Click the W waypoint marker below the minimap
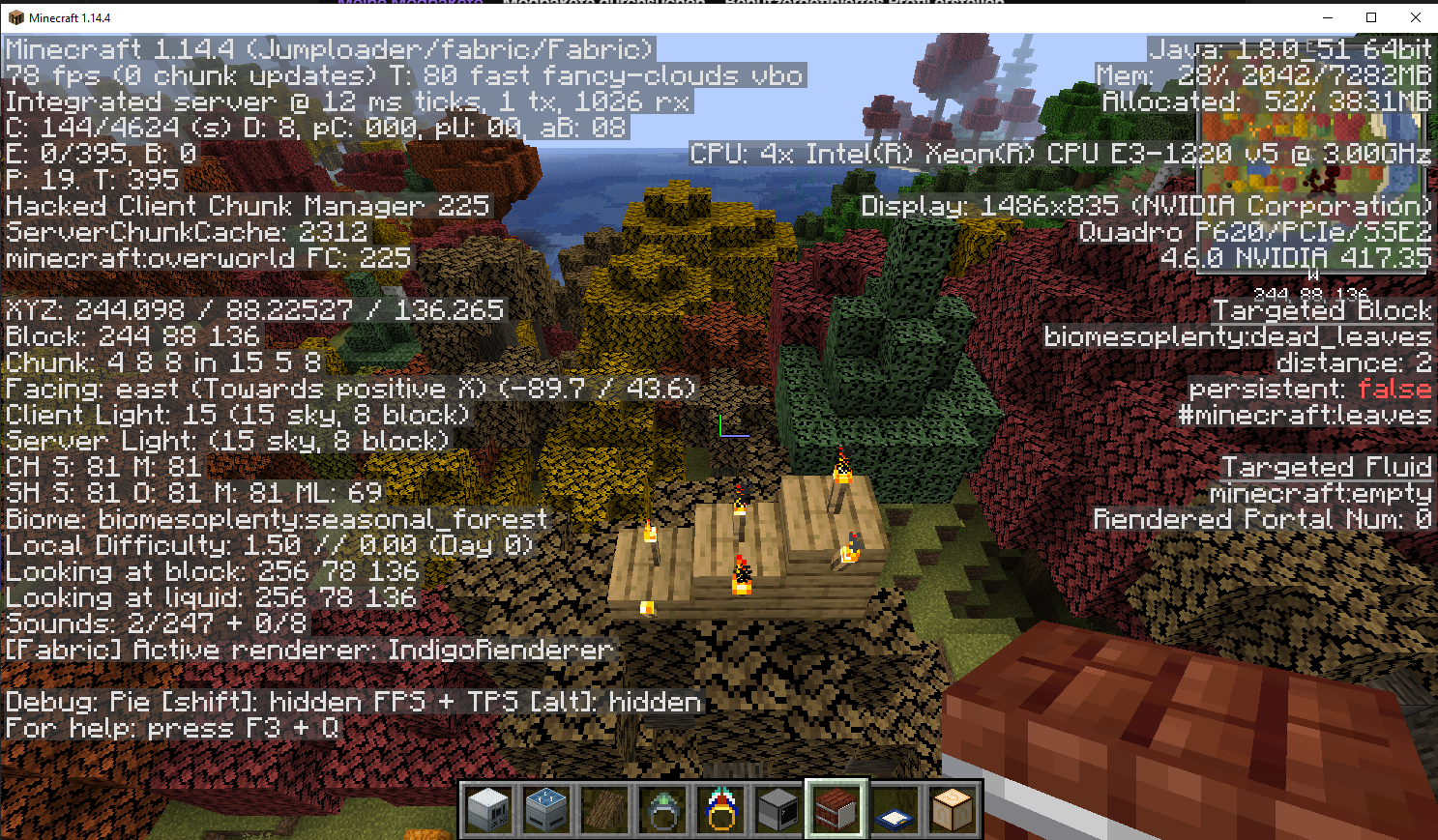This screenshot has width=1438, height=840. 1312,276
